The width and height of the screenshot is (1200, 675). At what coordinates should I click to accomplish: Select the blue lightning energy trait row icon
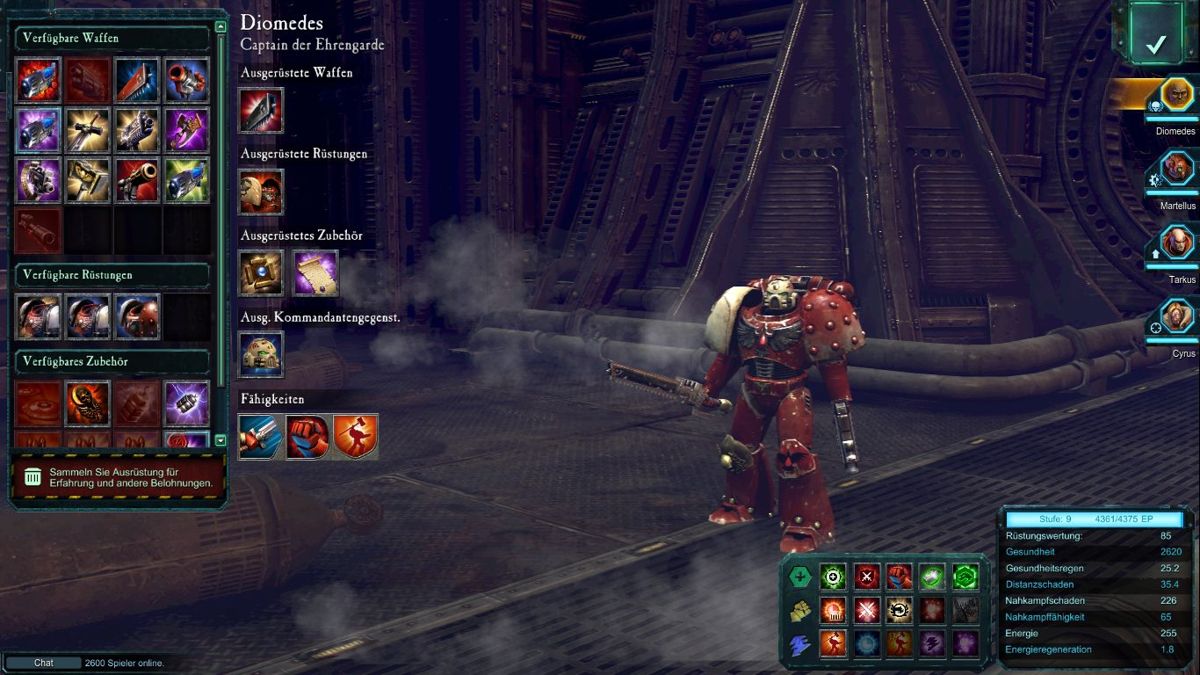click(800, 644)
